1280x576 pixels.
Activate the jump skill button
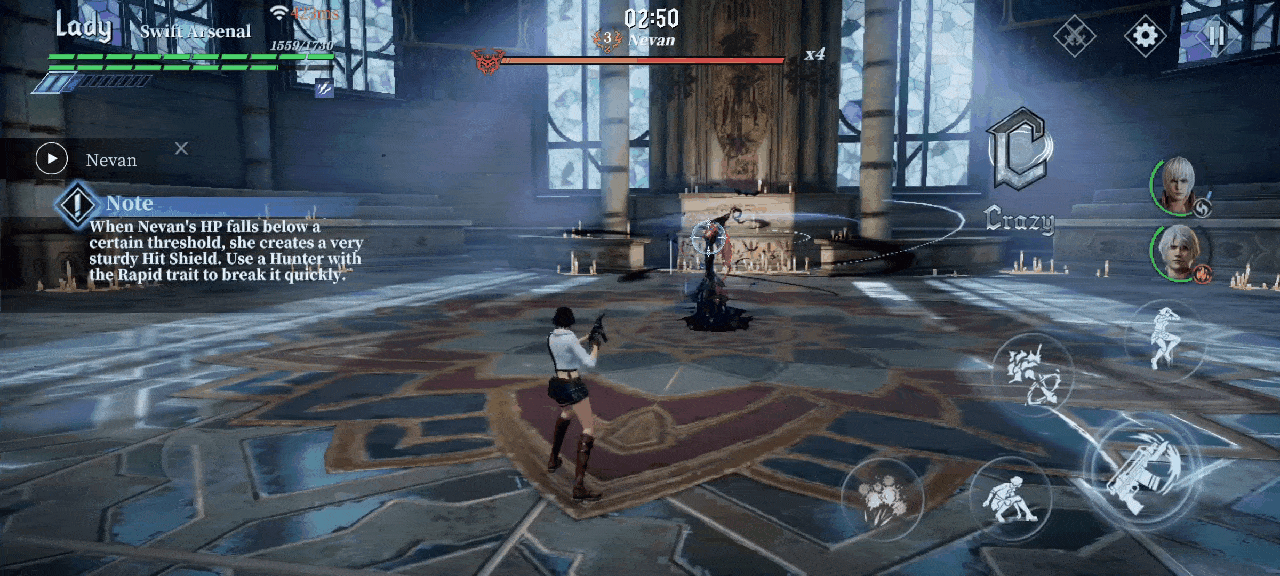click(x=1164, y=339)
